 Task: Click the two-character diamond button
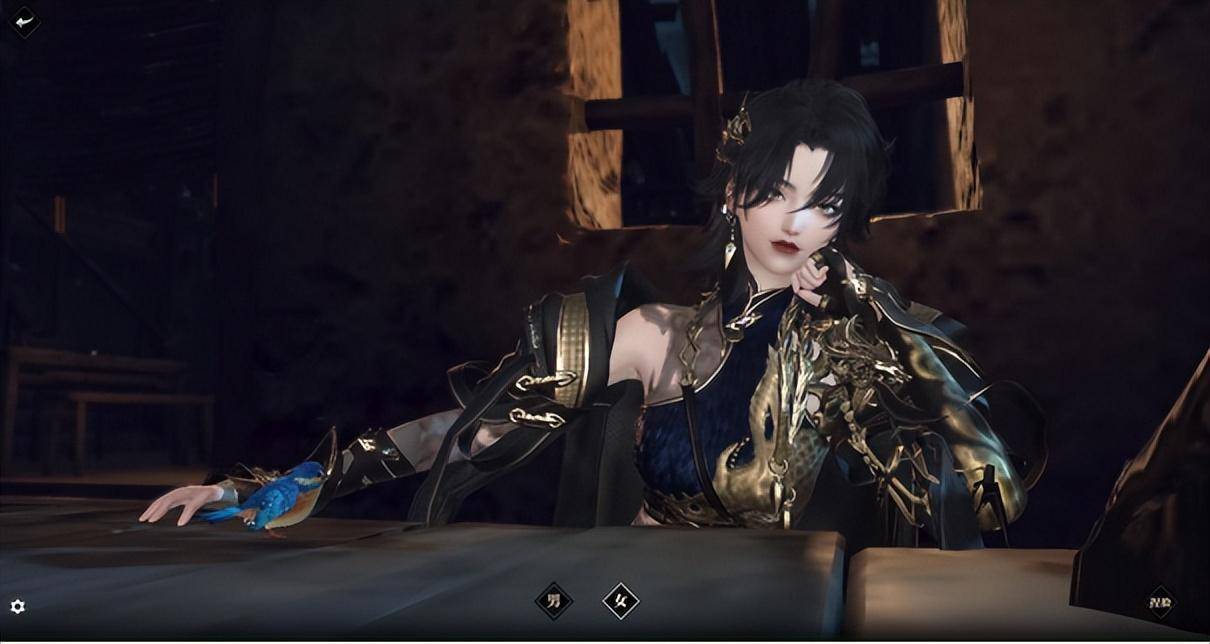(x=1160, y=602)
